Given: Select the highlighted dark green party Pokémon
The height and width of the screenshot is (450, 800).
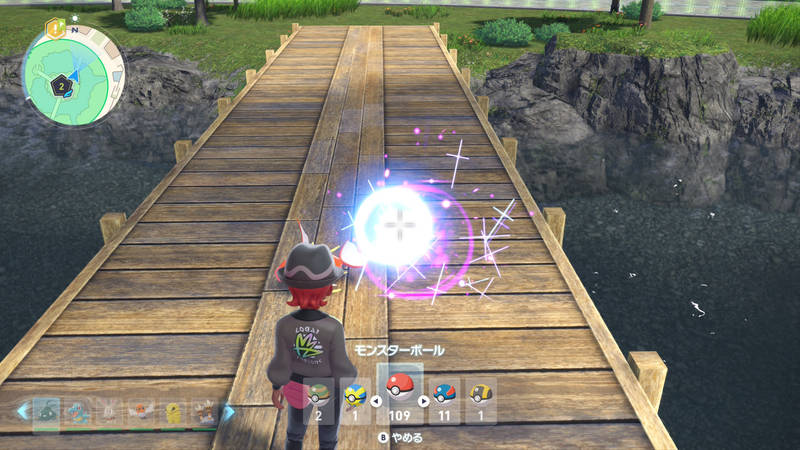Looking at the screenshot, I should click(x=46, y=411).
